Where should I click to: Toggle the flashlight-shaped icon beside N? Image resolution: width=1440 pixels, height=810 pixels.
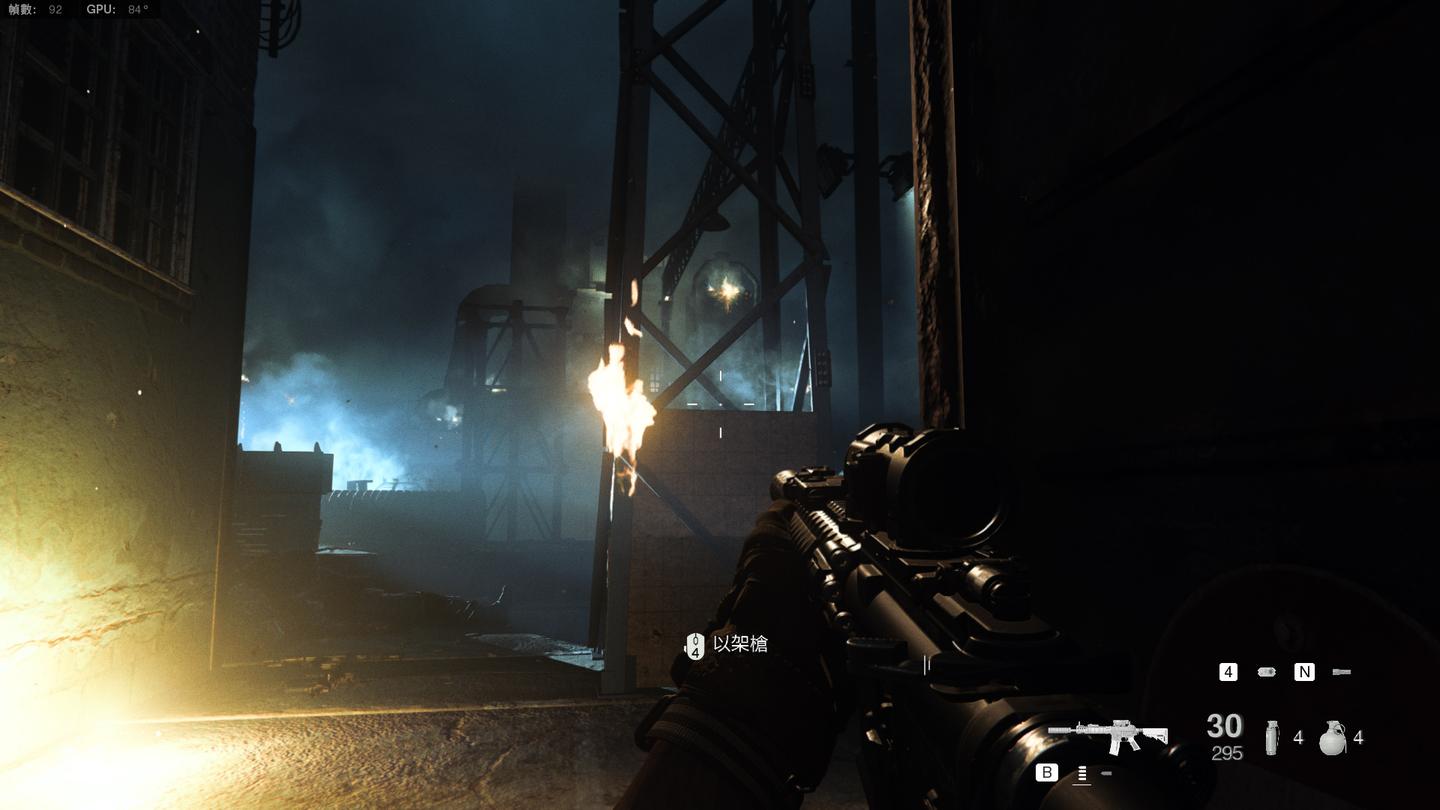pos(1342,672)
